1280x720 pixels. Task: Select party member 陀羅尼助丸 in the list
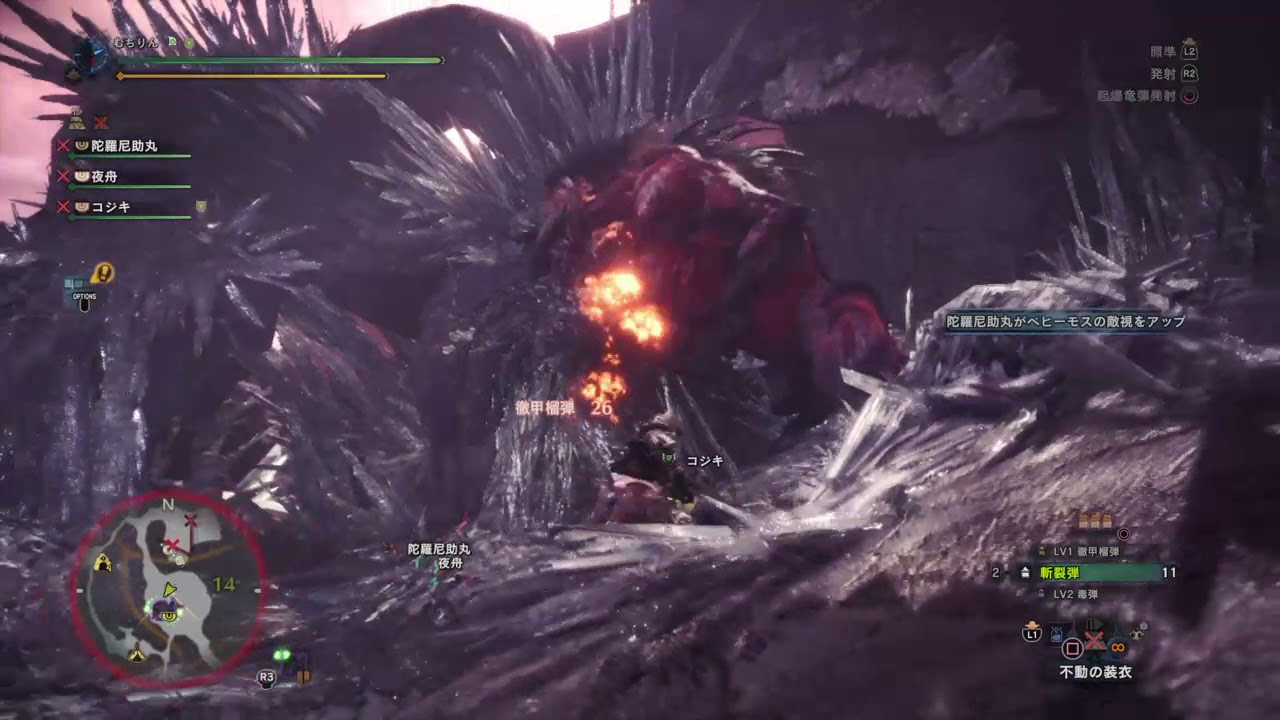click(x=124, y=146)
